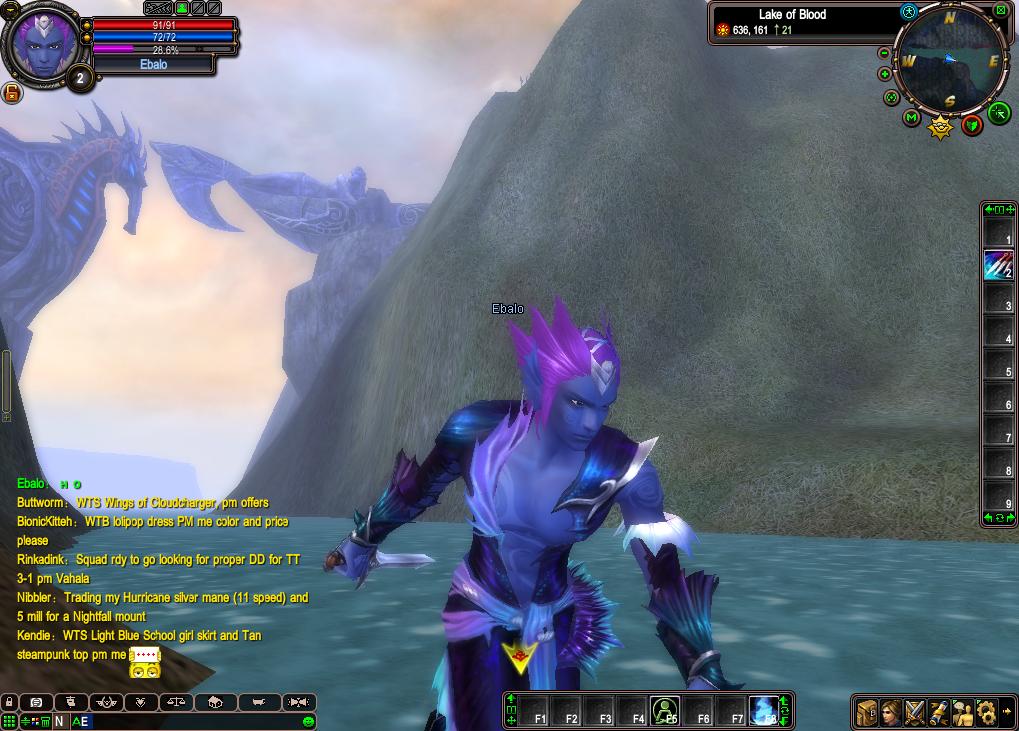The image size is (1019, 731).
Task: Activate the blue flame skill in F8
Action: (764, 710)
